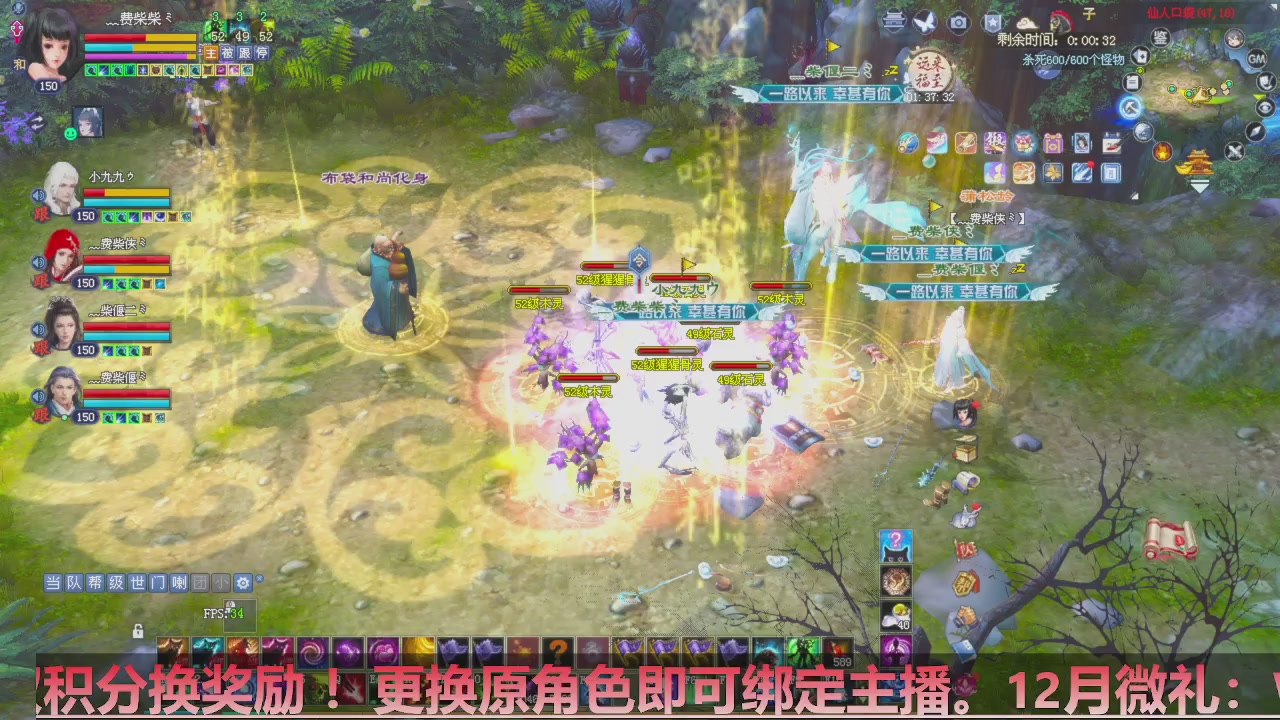Open the purple gift box activity icon

1054,144
